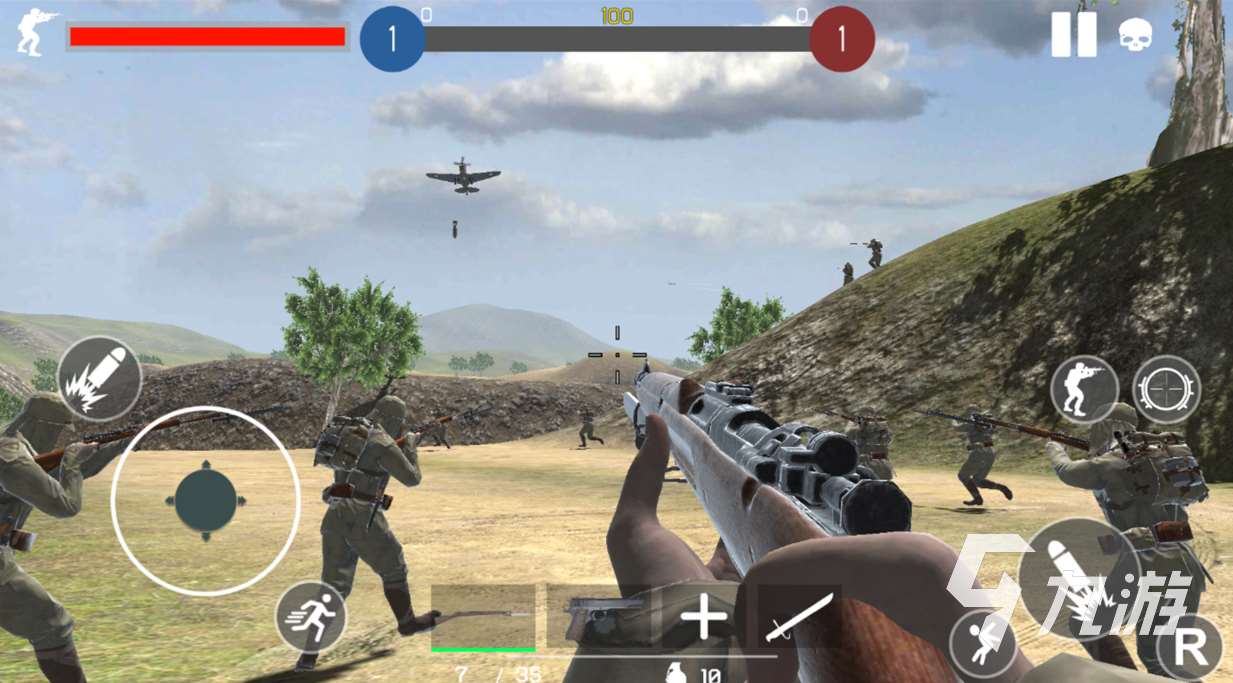1233x683 pixels.
Task: Tap the crouching figure button
Action: [x=981, y=641]
